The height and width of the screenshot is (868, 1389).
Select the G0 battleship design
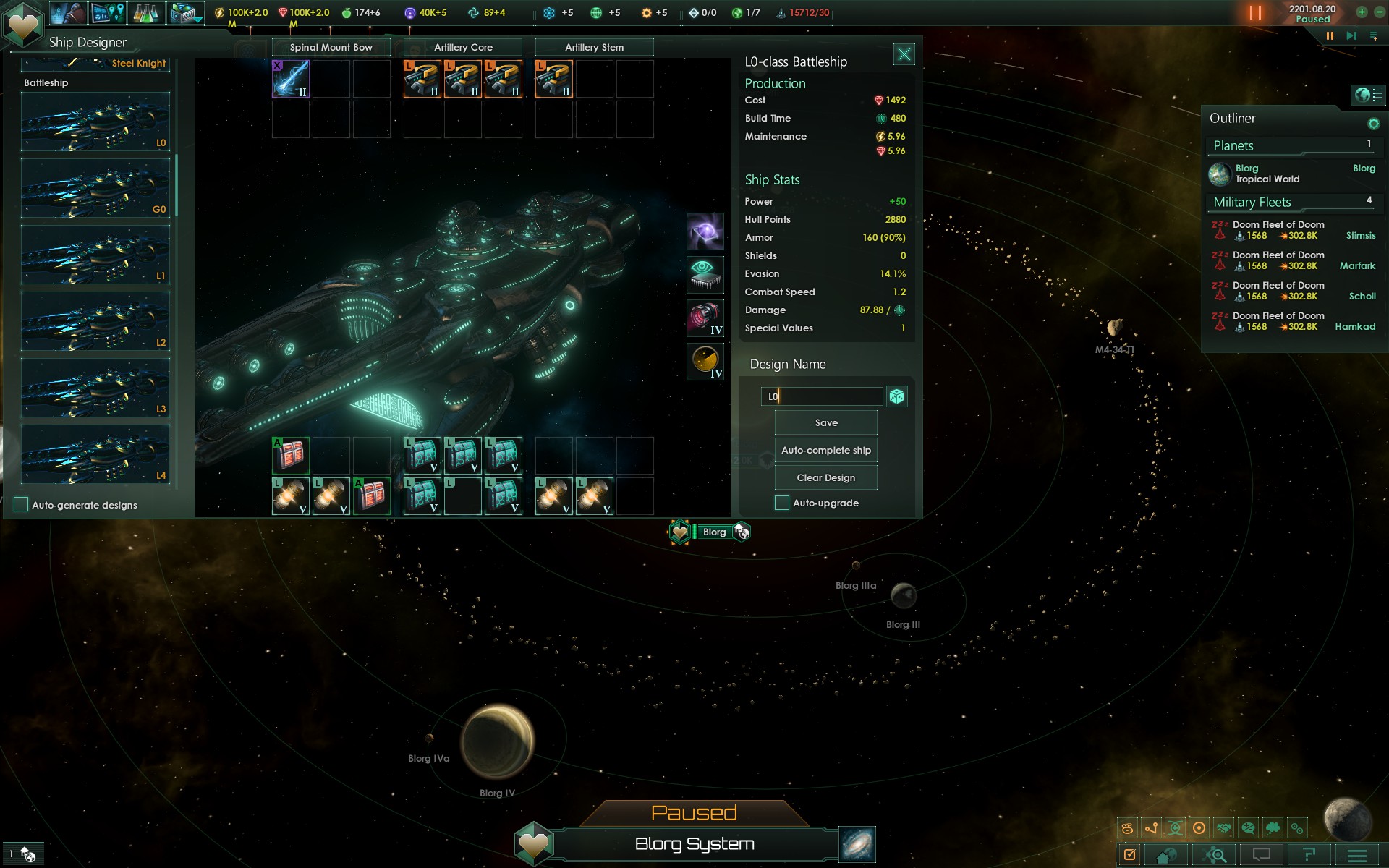[95, 188]
